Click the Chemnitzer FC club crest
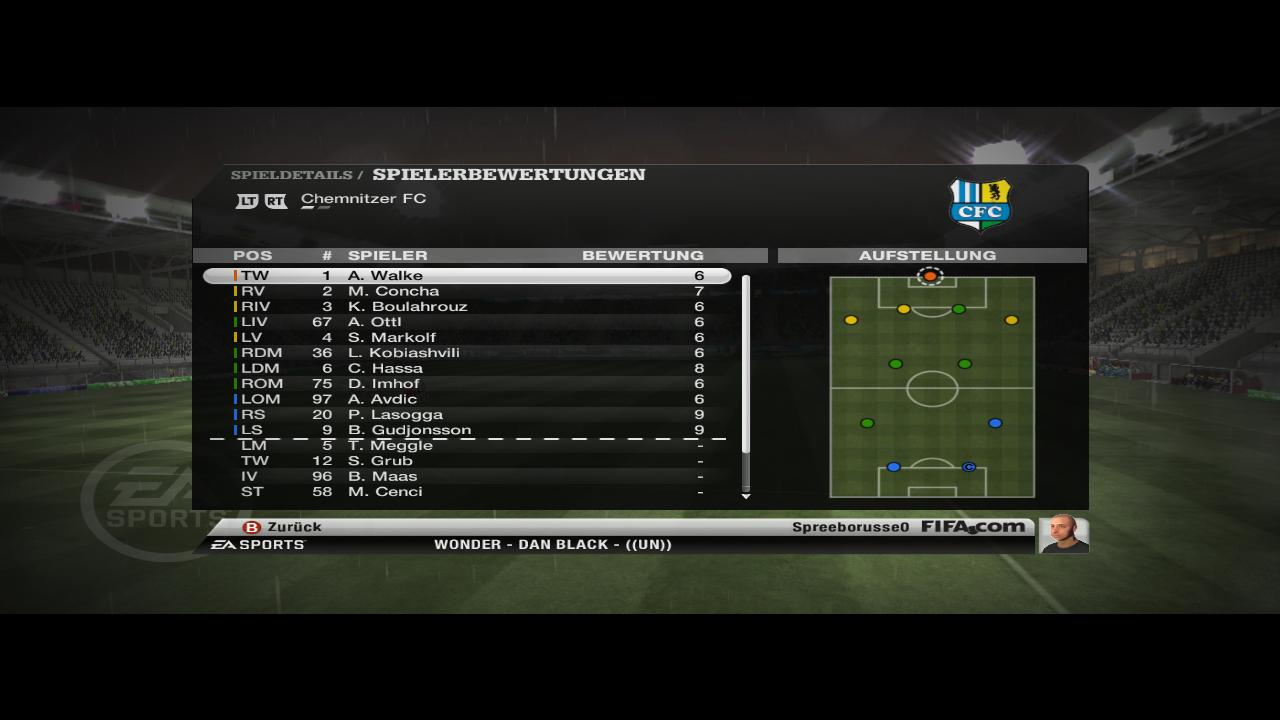This screenshot has width=1280, height=720. 980,204
